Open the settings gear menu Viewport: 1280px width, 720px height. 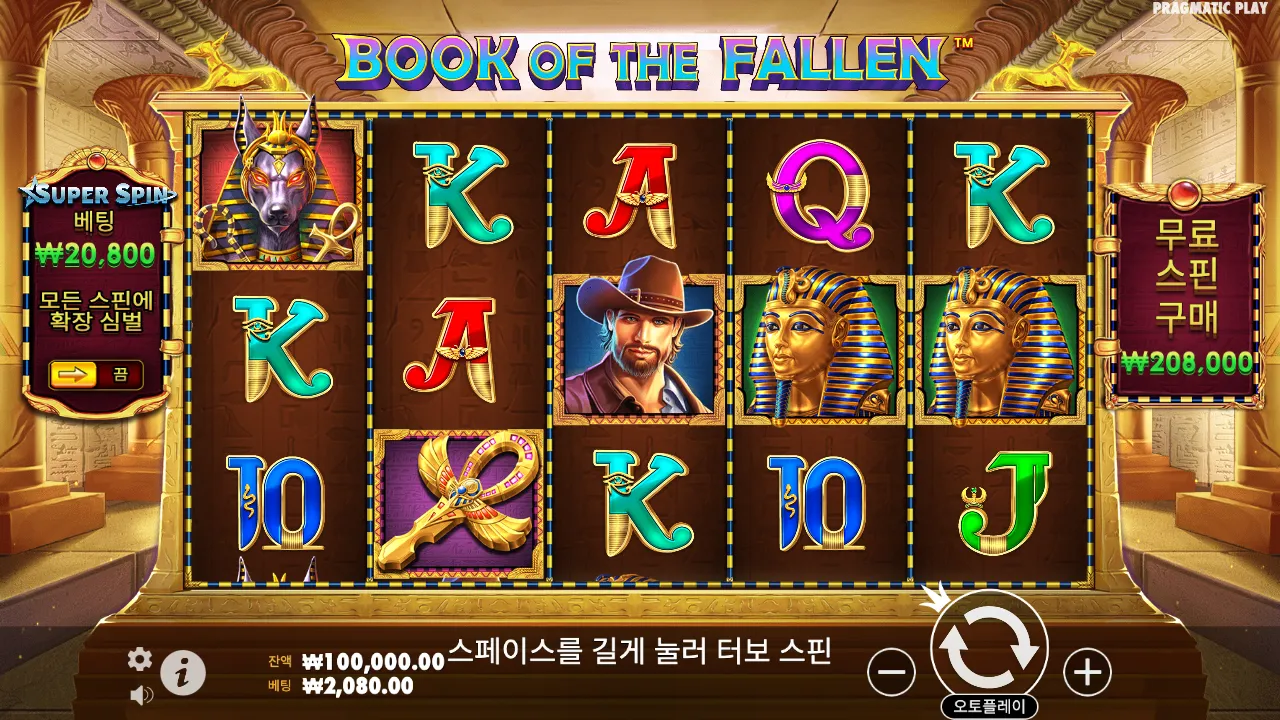[x=139, y=660]
